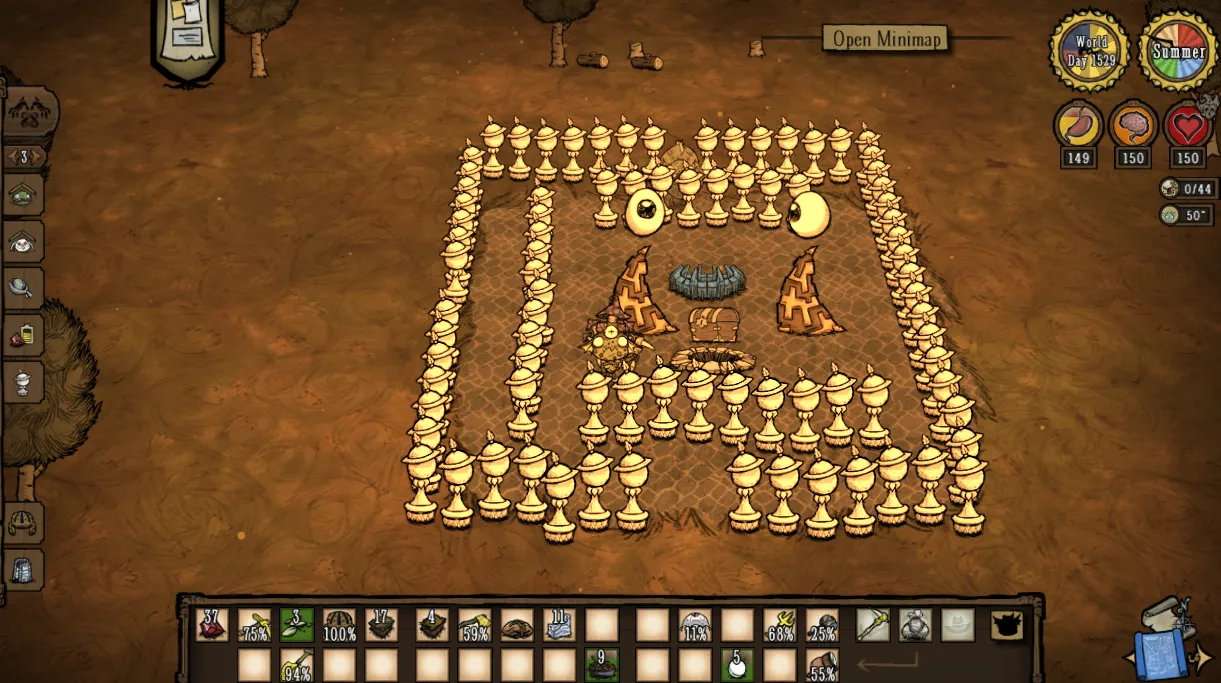Screen dimensions: 1221x683
Task: Open the knight helmet crafting tab
Action: pyautogui.click(x=23, y=569)
